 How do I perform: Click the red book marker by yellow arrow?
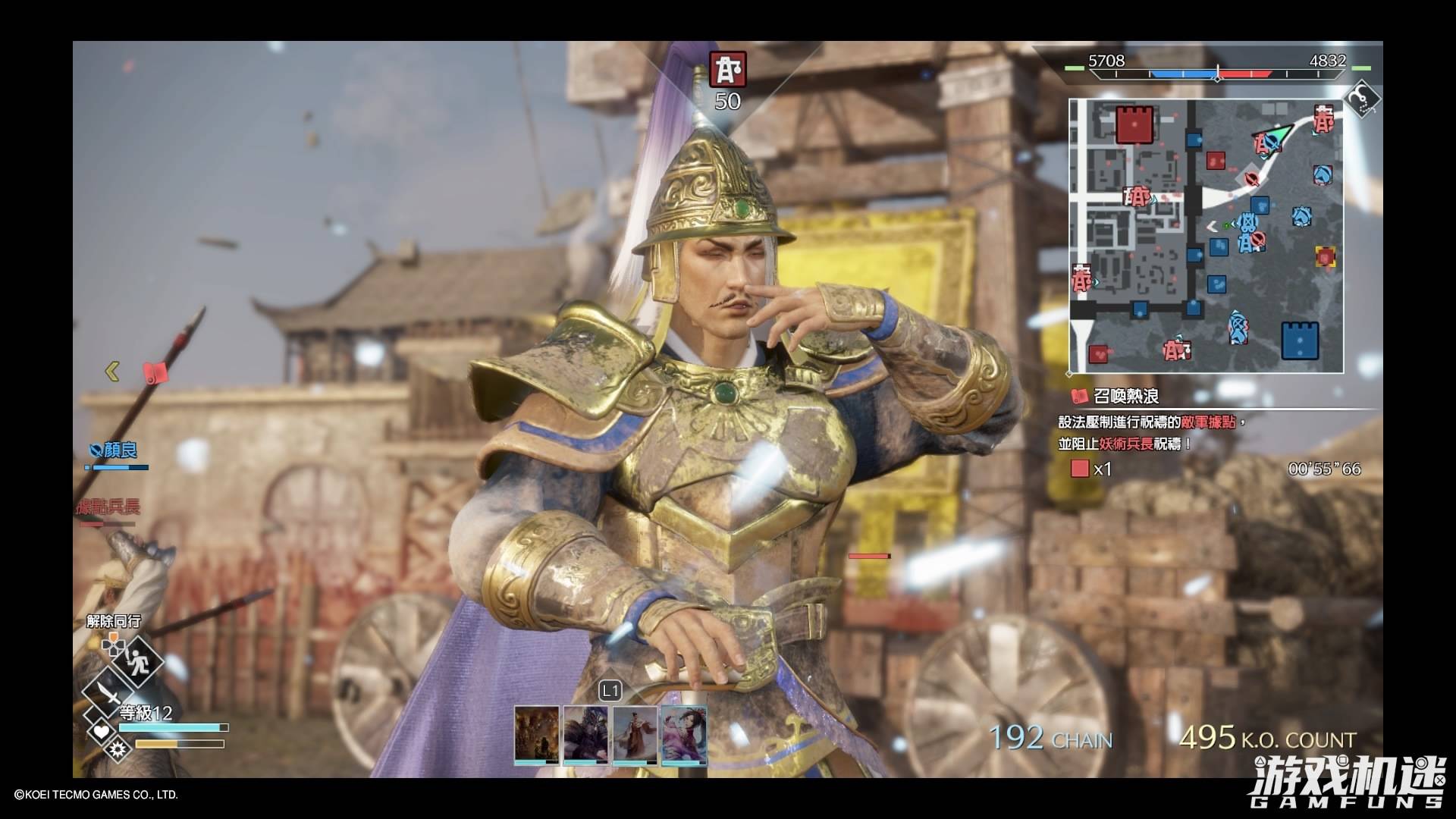155,372
